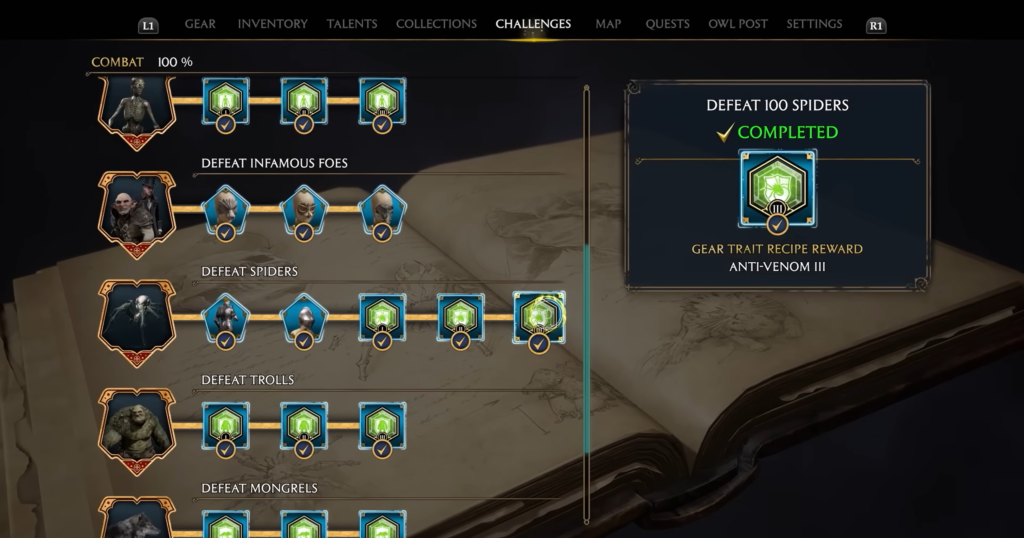The image size is (1024, 538).
Task: Pick the first Defeat Spiders reward icon
Action: (226, 318)
